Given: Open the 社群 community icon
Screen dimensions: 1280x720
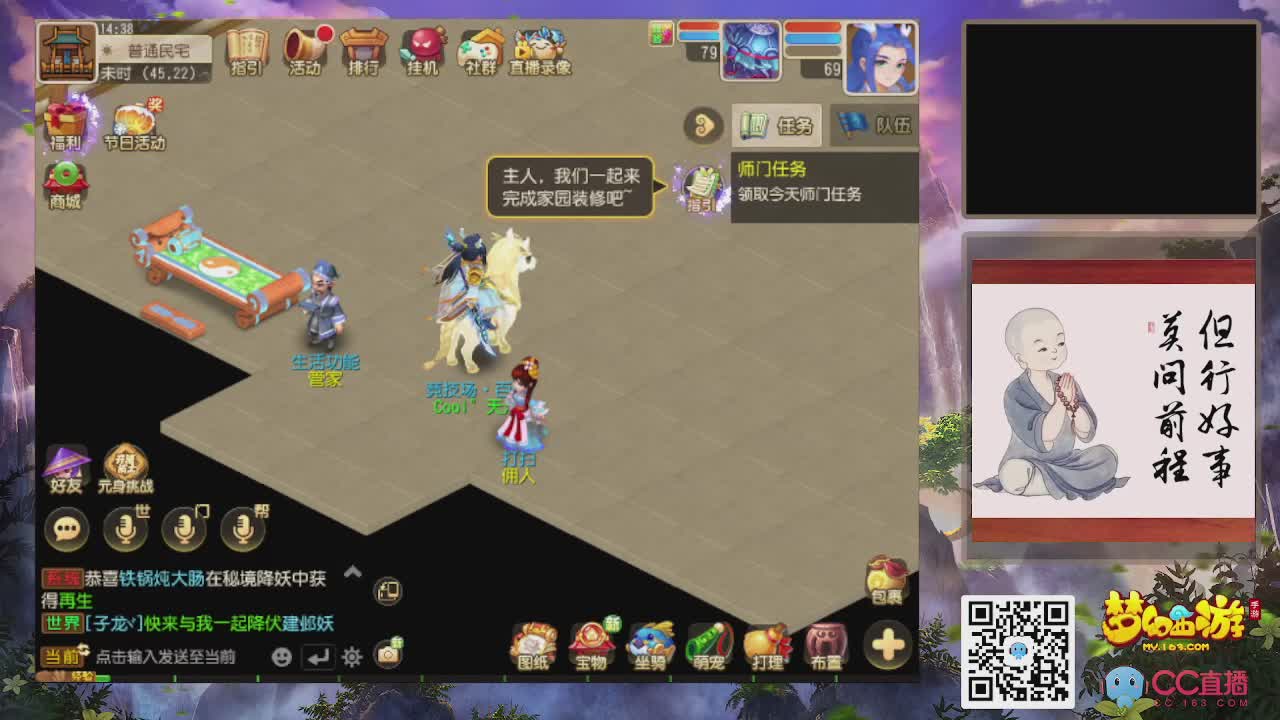Looking at the screenshot, I should (478, 47).
